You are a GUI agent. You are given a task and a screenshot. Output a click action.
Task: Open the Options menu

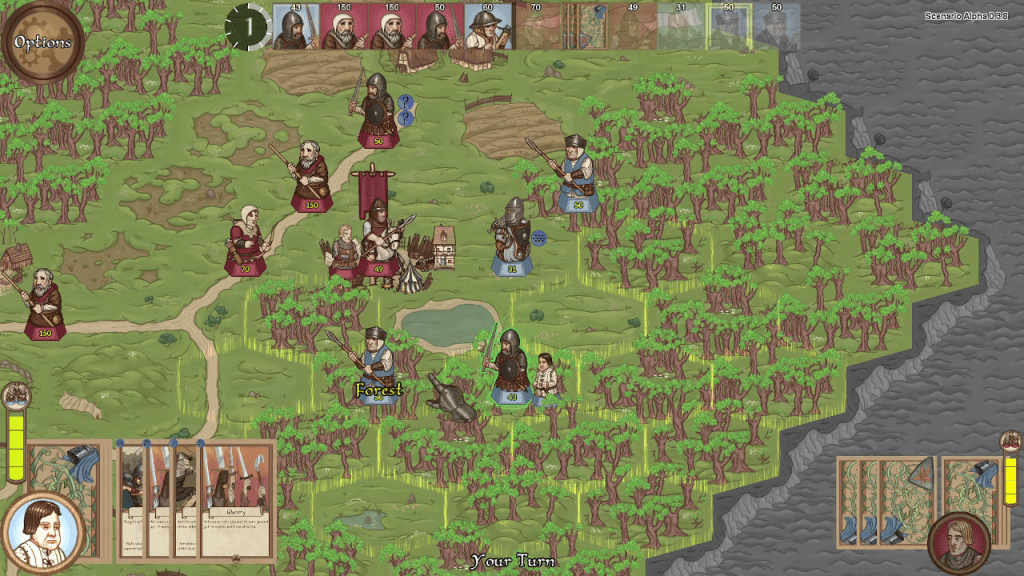click(x=42, y=42)
